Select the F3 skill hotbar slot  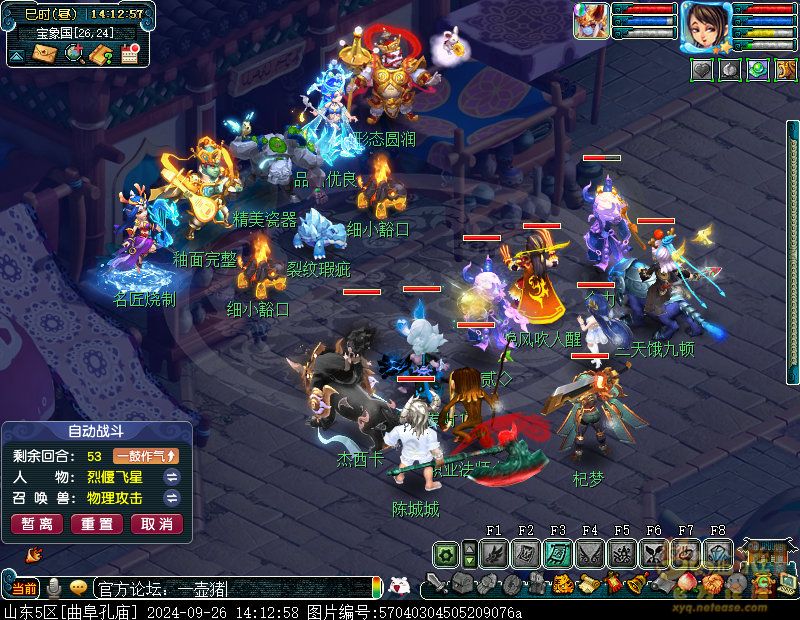(x=558, y=553)
